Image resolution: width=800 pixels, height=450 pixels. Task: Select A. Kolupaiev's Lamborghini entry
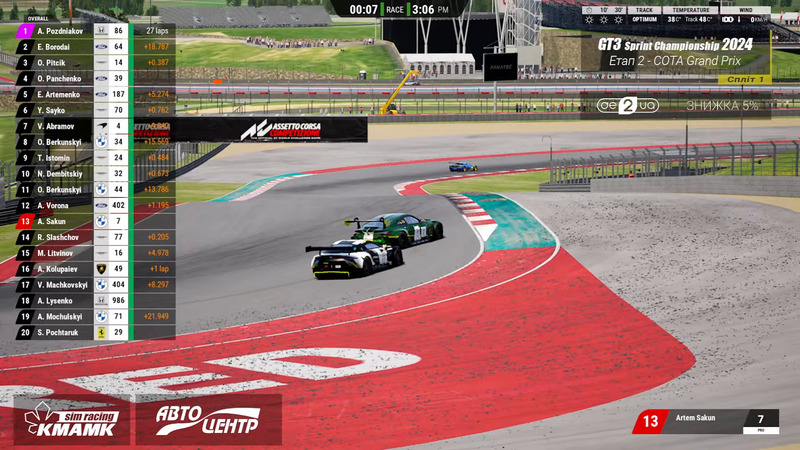[x=62, y=269]
